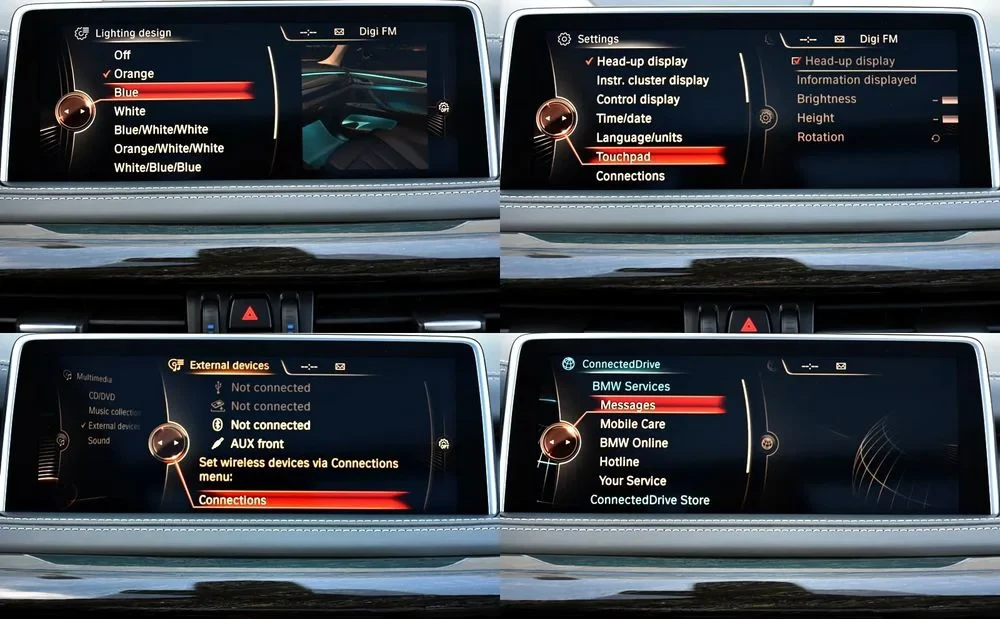This screenshot has width=1000, height=619.
Task: Launch BMW Online
Action: 633,443
